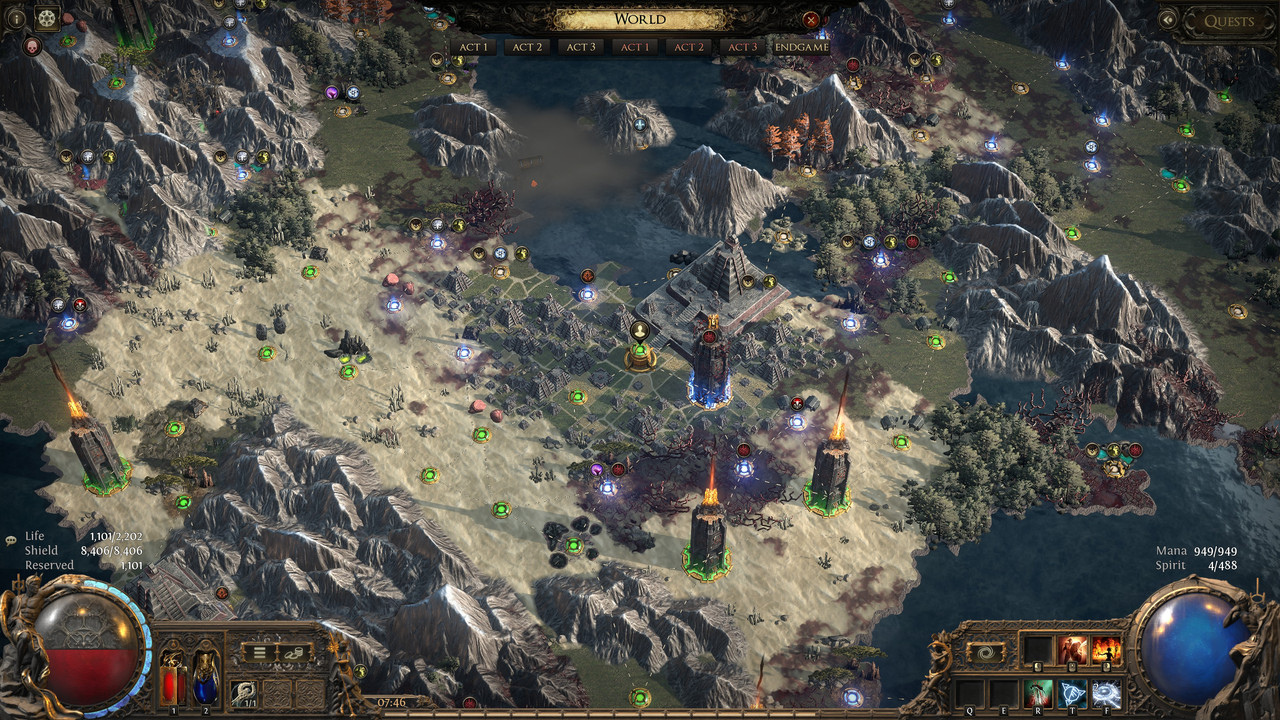Open the three-line menu button

coord(258,652)
